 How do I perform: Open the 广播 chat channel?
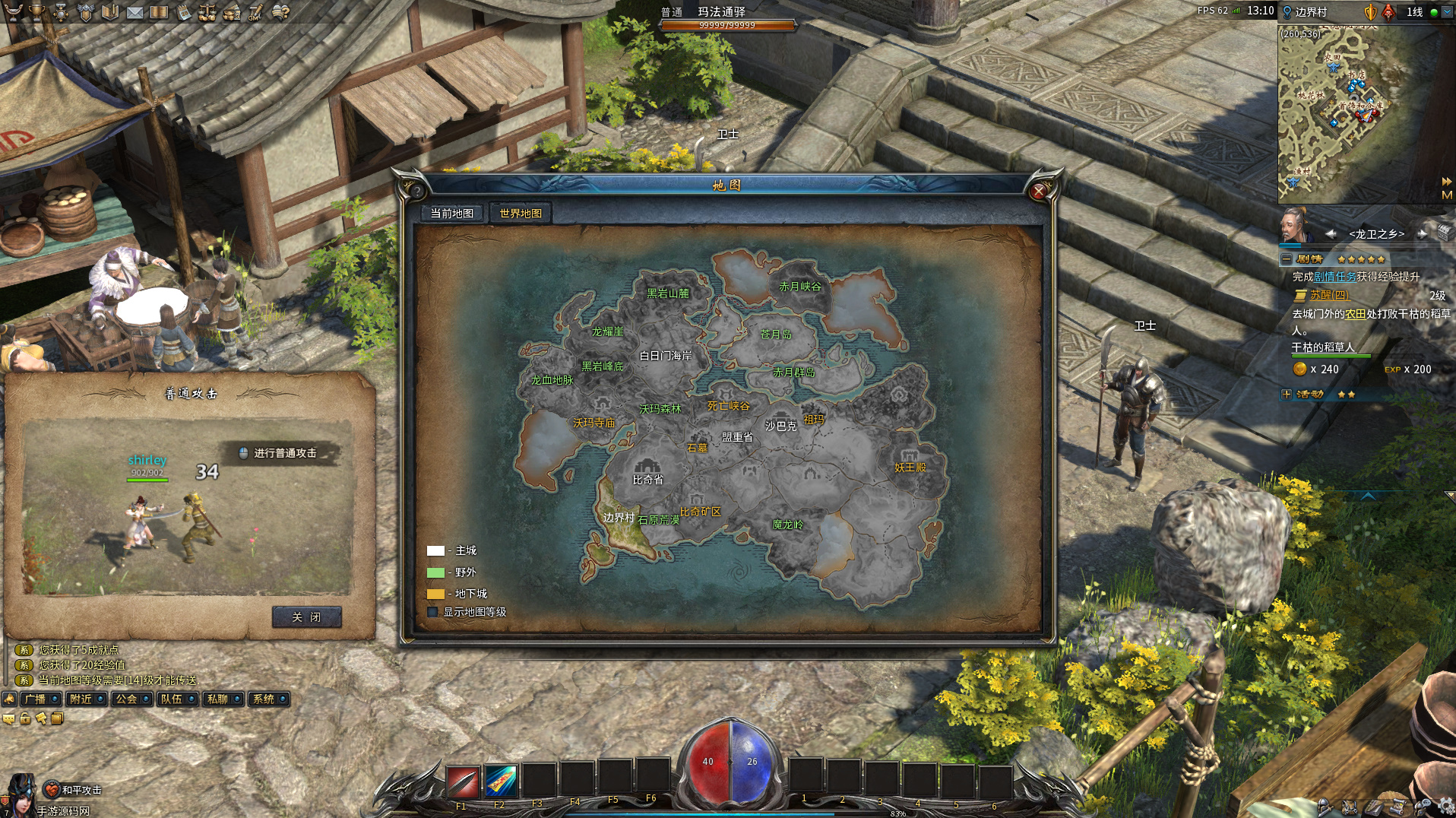click(x=35, y=699)
